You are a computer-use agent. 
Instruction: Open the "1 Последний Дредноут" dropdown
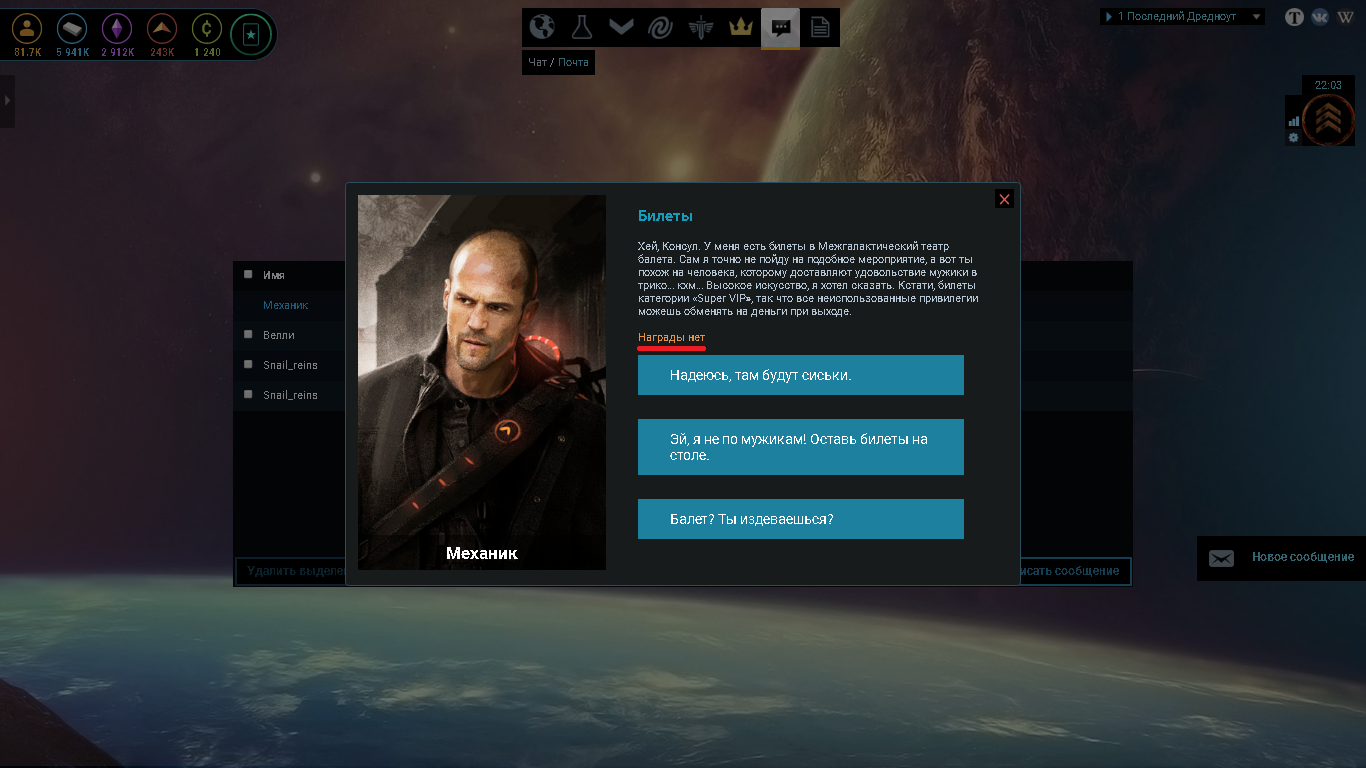pos(1182,17)
